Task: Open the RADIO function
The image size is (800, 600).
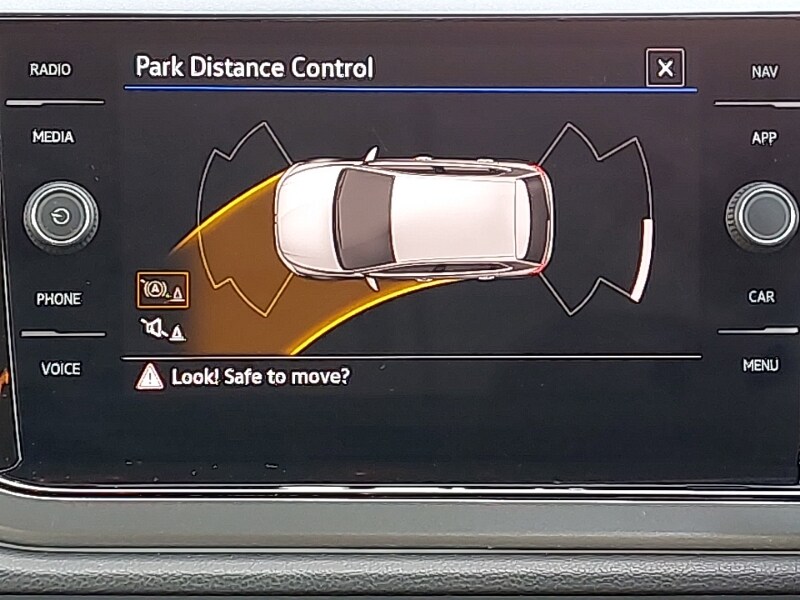Action: pyautogui.click(x=50, y=70)
